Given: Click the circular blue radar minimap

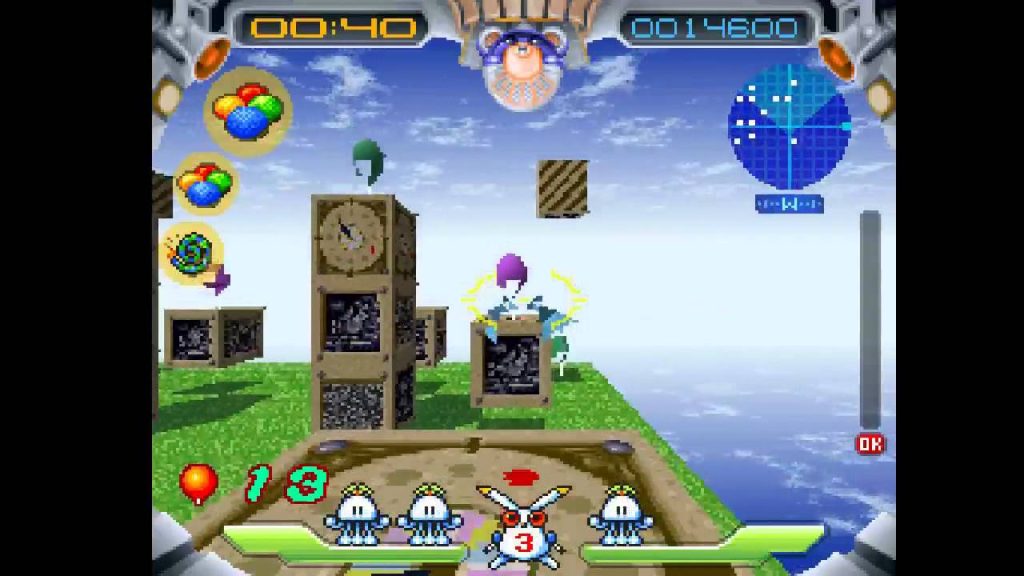Looking at the screenshot, I should tap(789, 127).
